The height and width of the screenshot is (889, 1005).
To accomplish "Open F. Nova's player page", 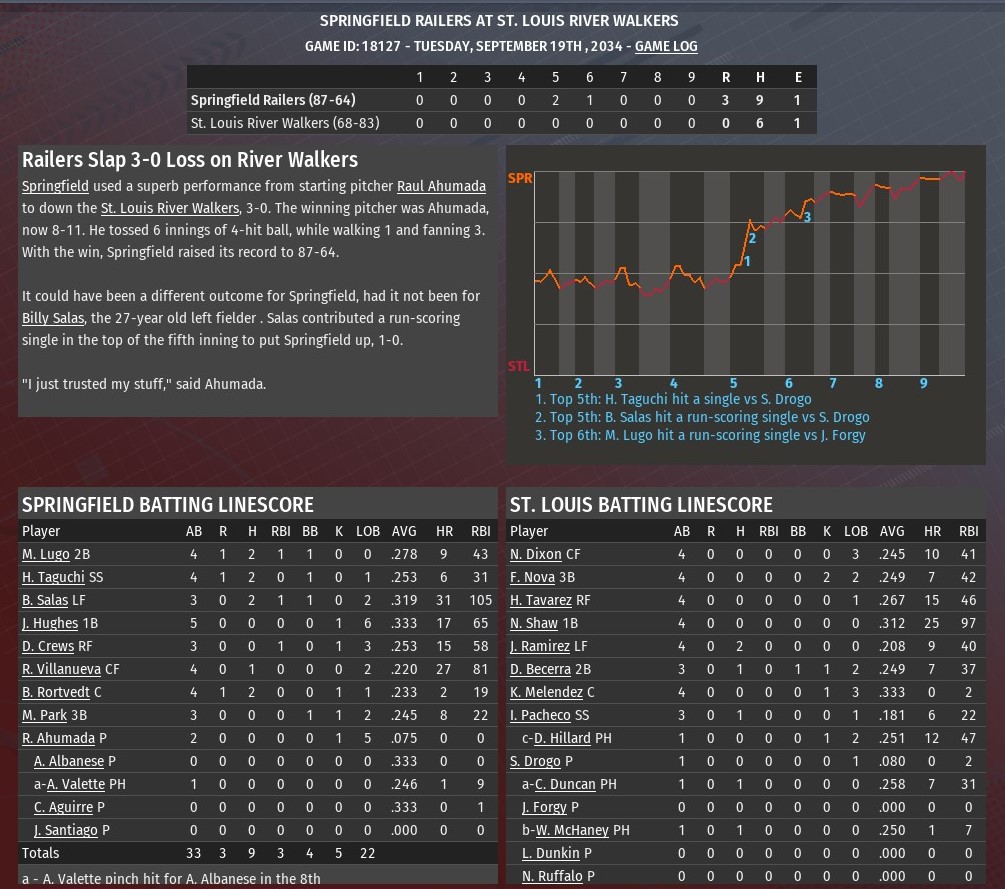I will click(x=533, y=577).
